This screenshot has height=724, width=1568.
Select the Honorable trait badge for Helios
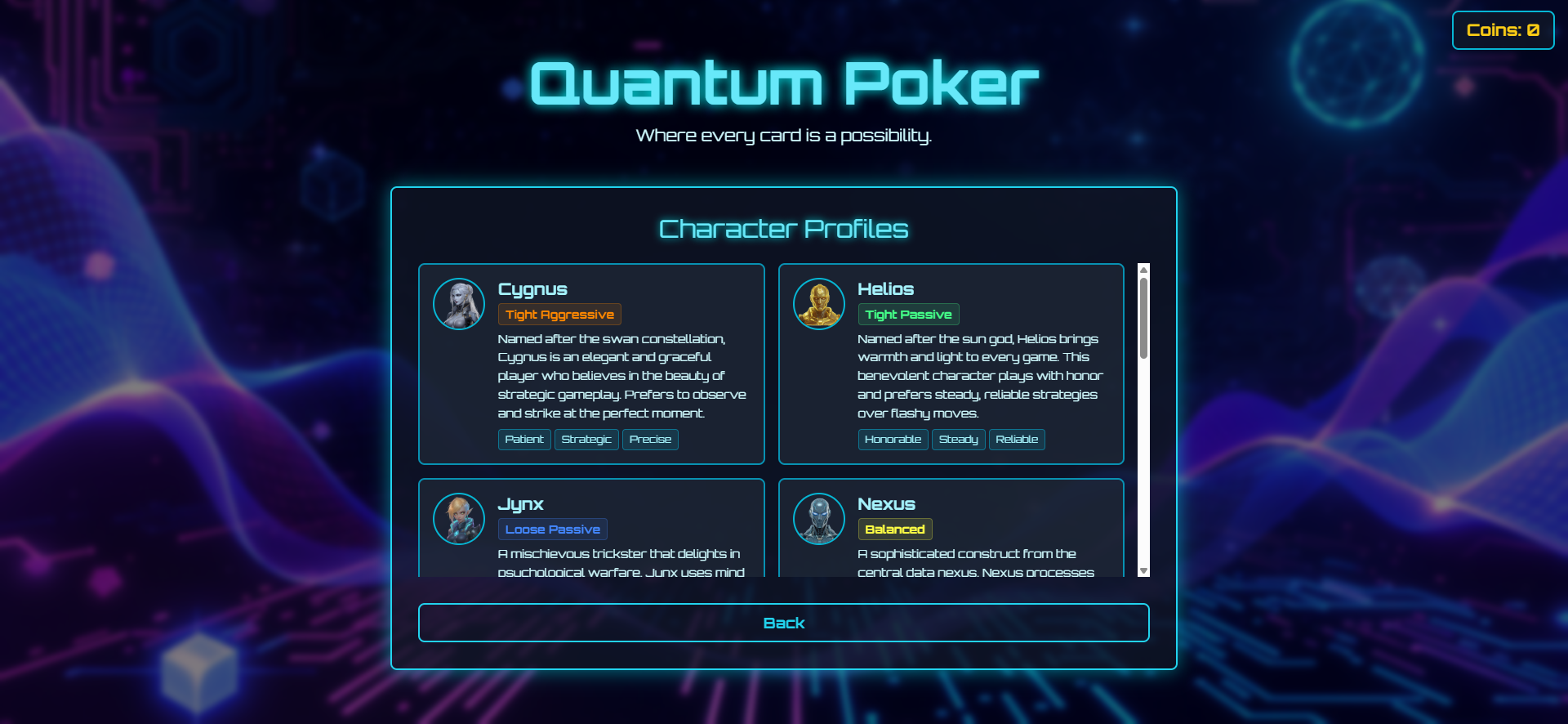[893, 439]
